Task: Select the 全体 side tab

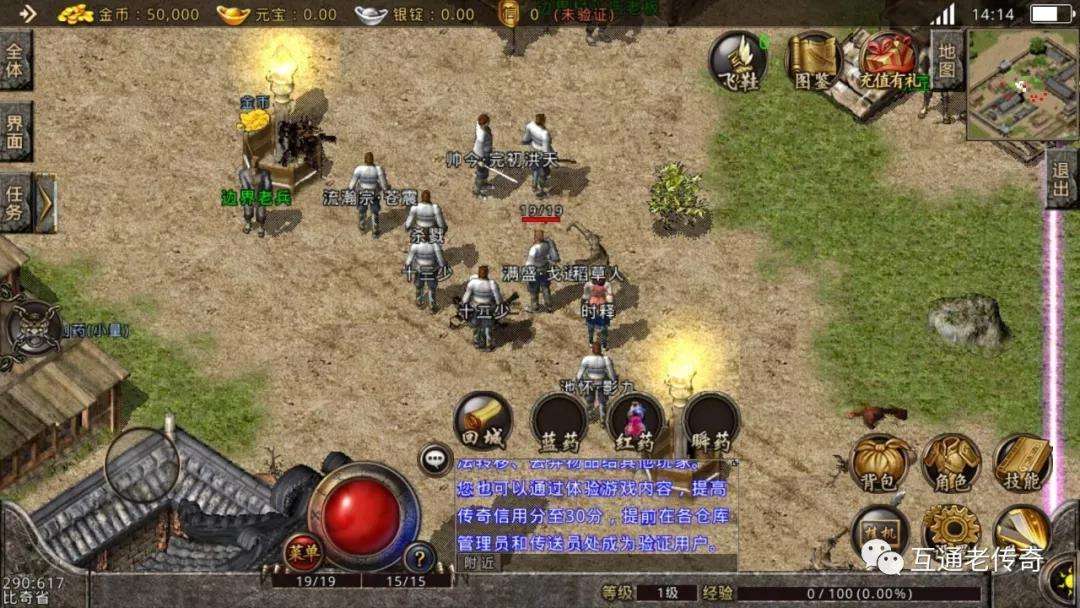Action: click(15, 60)
